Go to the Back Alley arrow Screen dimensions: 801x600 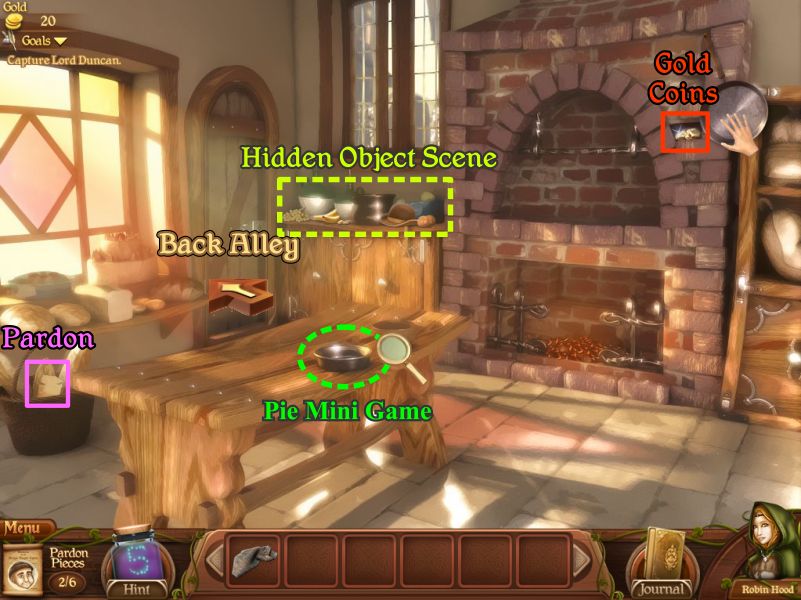tap(237, 292)
